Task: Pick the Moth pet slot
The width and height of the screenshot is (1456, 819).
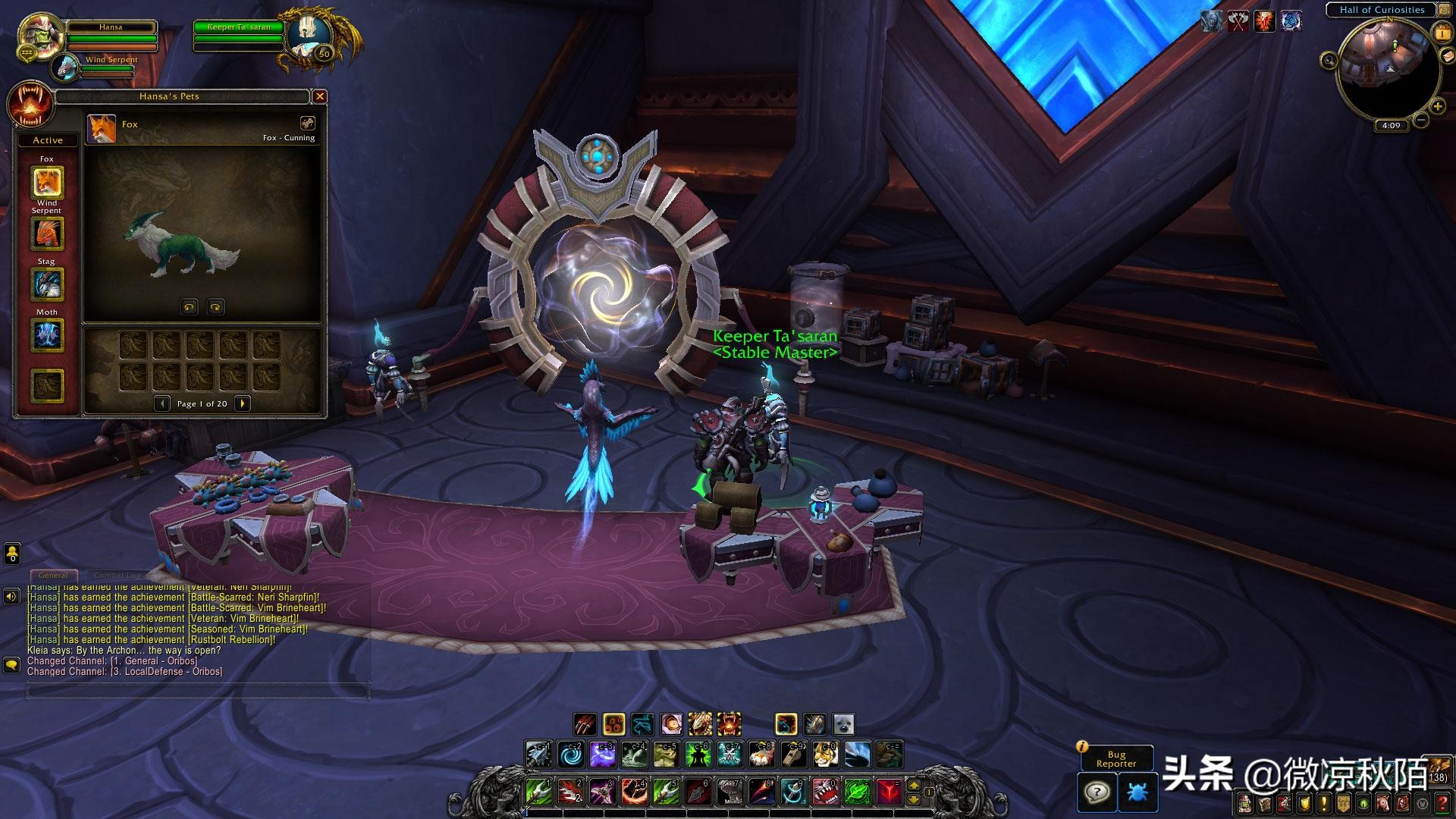Action: click(47, 335)
